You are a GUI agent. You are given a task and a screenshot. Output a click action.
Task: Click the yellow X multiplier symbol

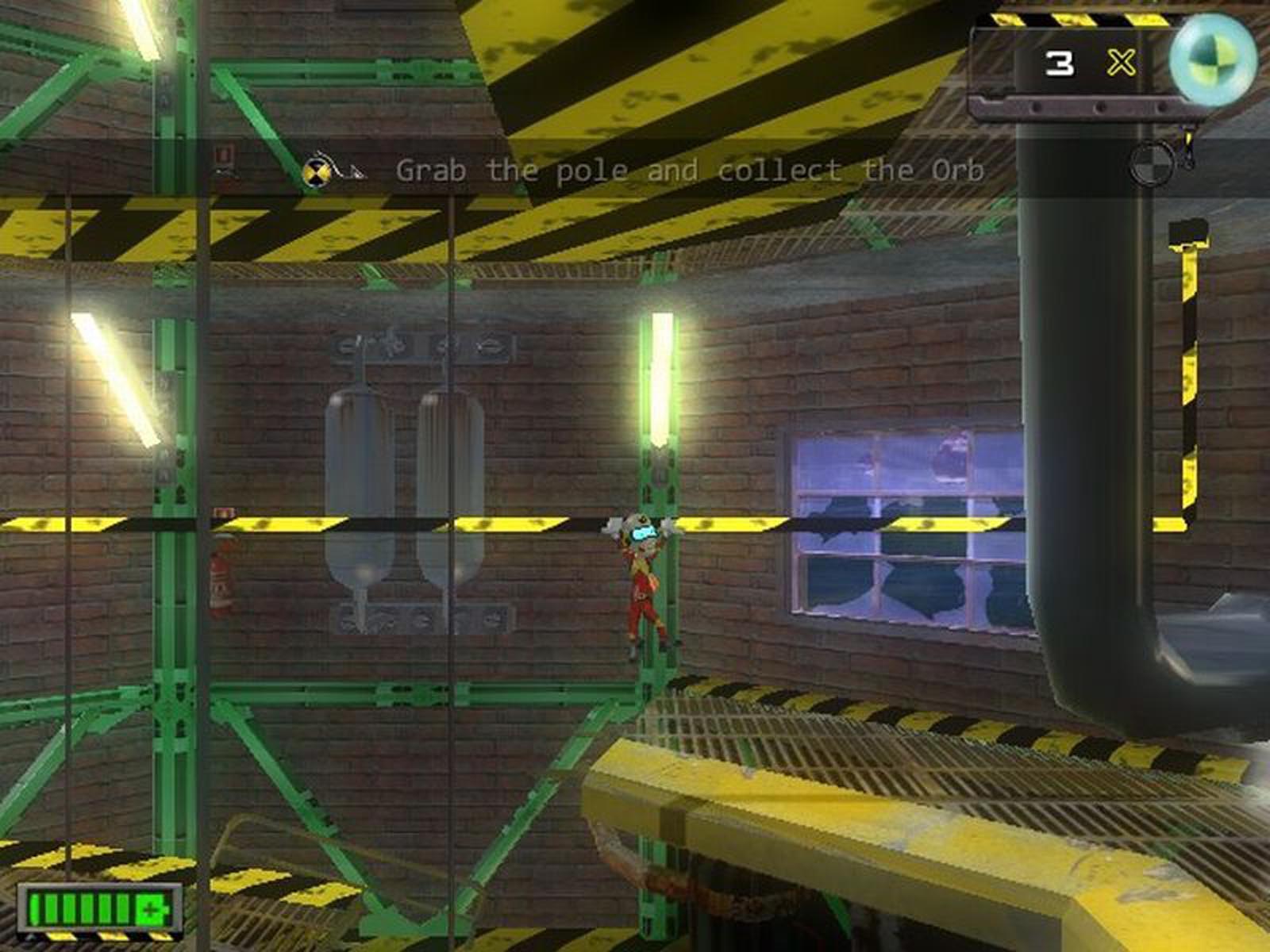pos(1121,63)
